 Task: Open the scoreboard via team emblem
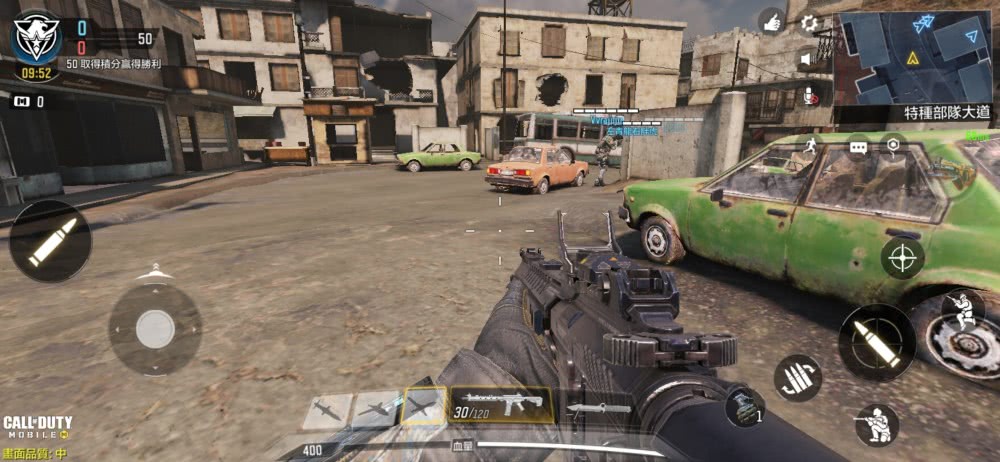tap(36, 35)
